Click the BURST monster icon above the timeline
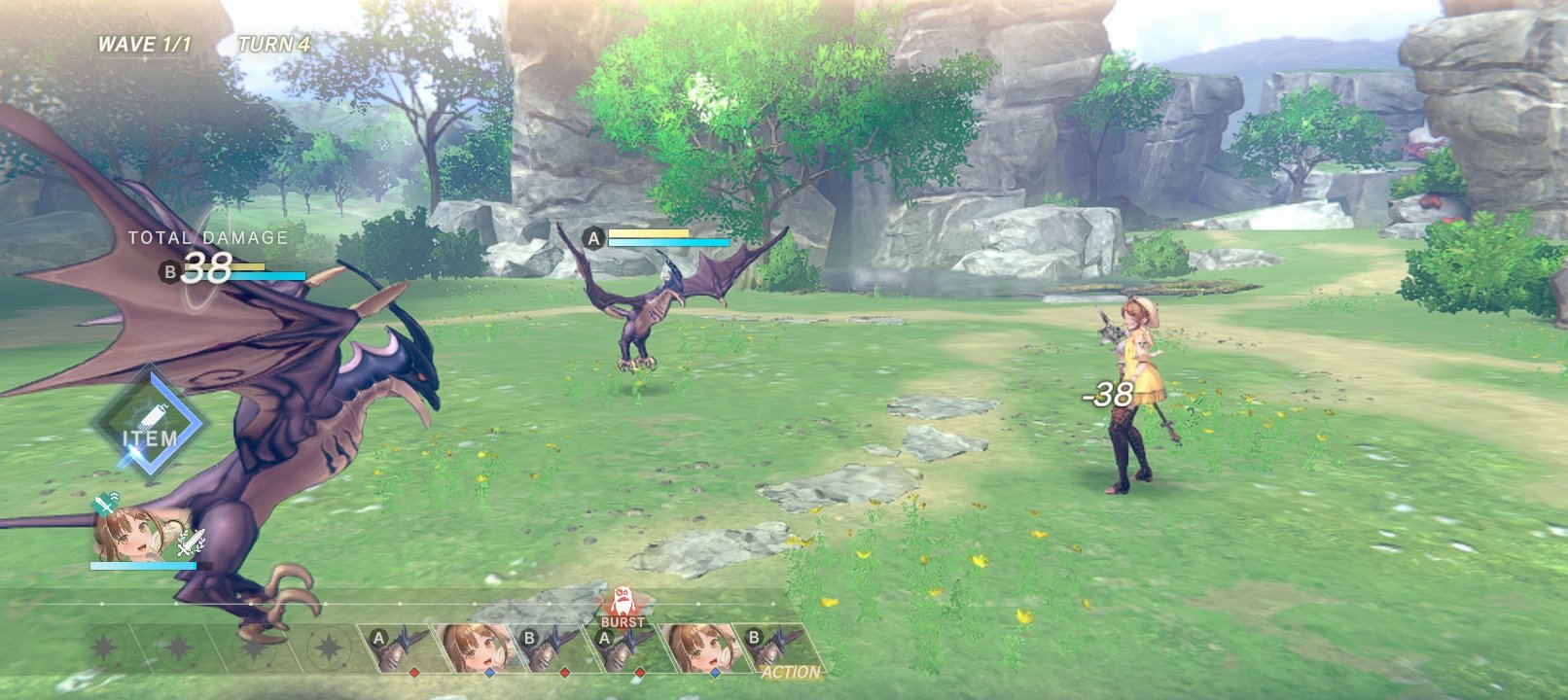Viewport: 1568px width, 700px height. 623,603
